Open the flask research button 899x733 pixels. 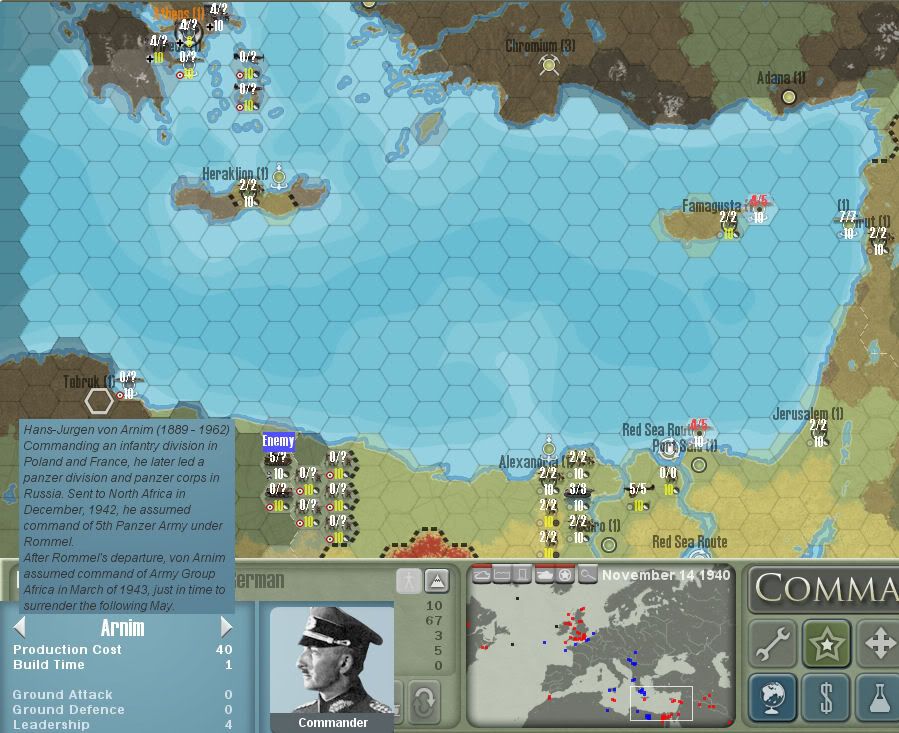[878, 696]
